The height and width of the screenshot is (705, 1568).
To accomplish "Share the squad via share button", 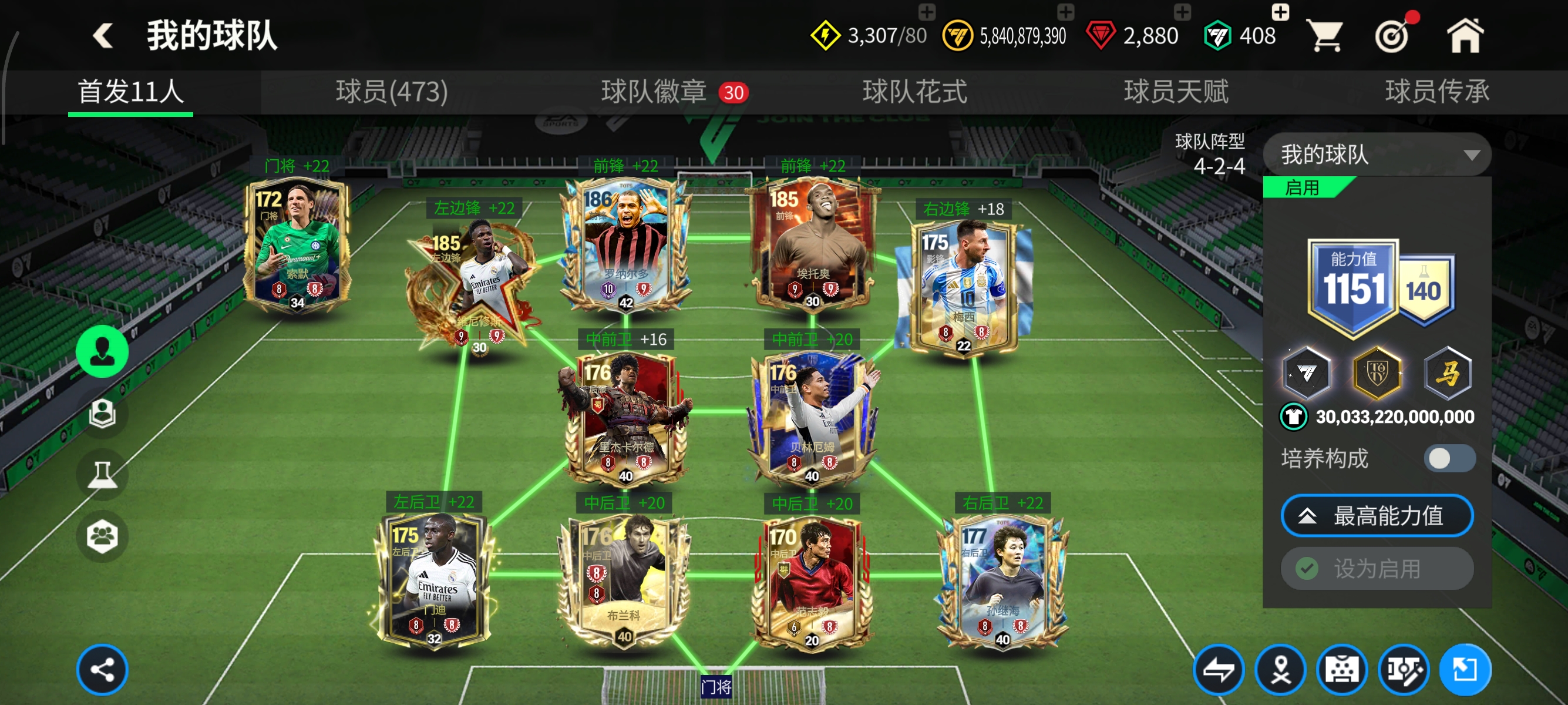I will pyautogui.click(x=102, y=670).
